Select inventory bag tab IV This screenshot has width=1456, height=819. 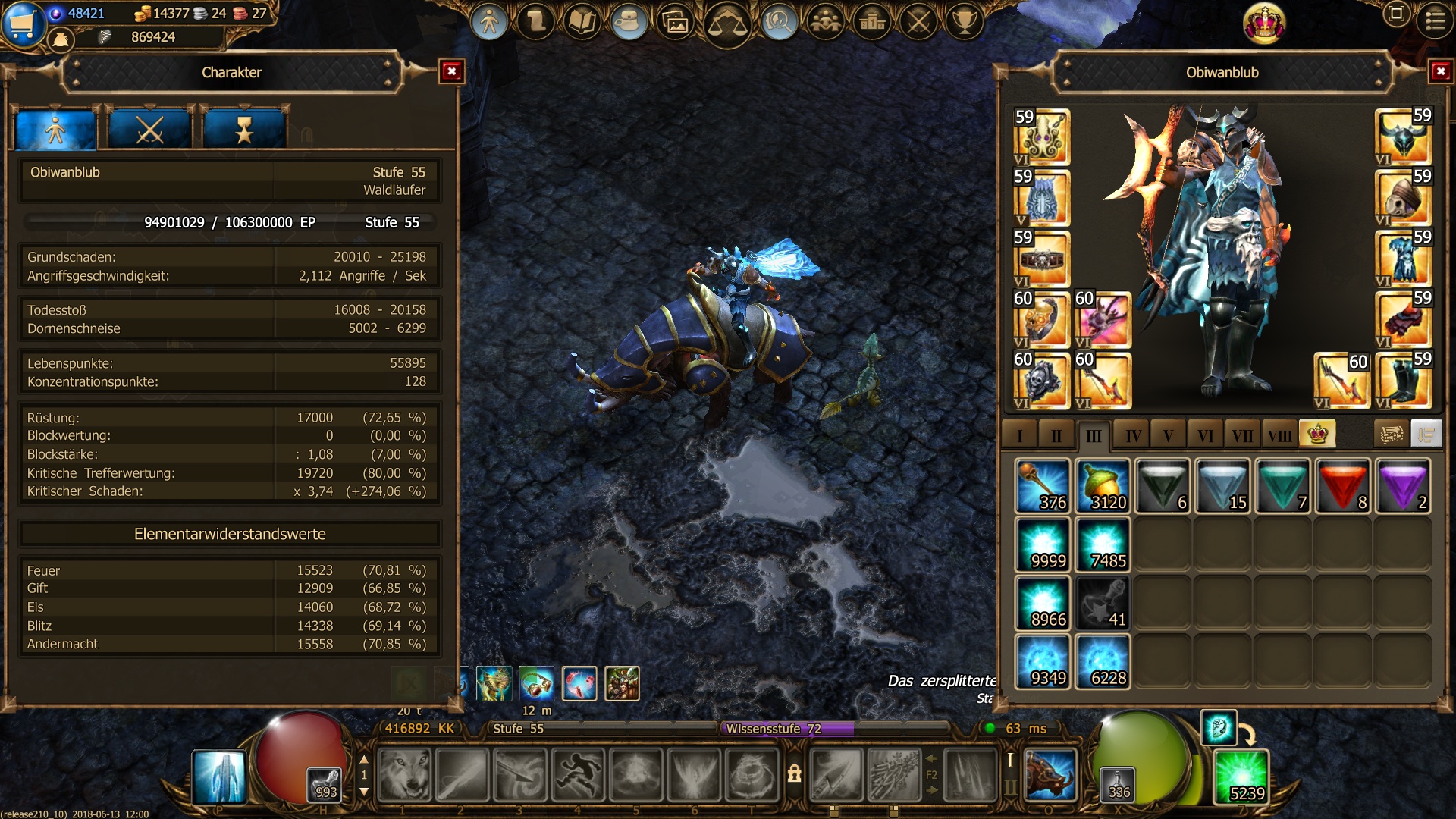1133,435
